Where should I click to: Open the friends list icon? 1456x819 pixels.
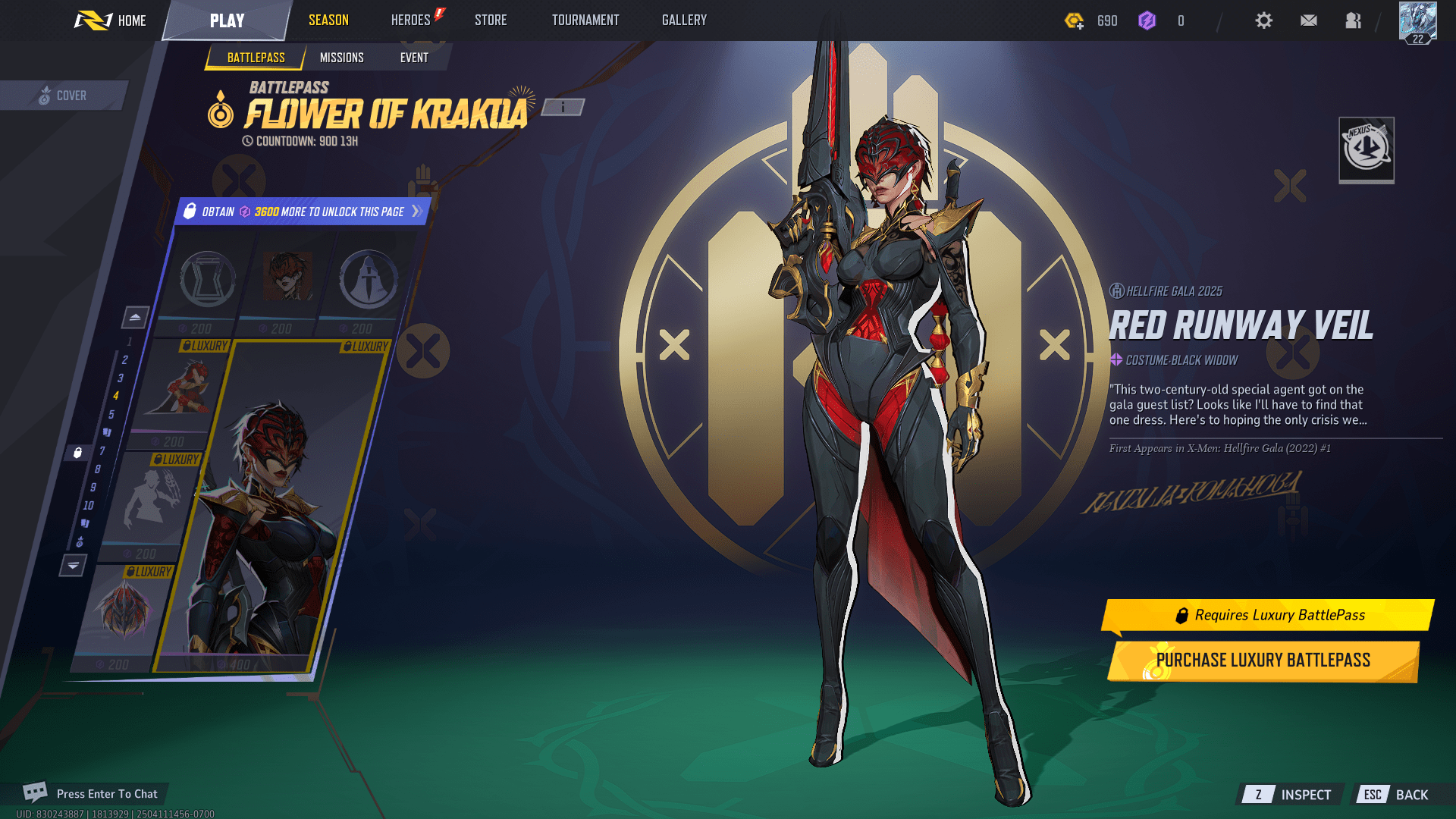[1354, 20]
